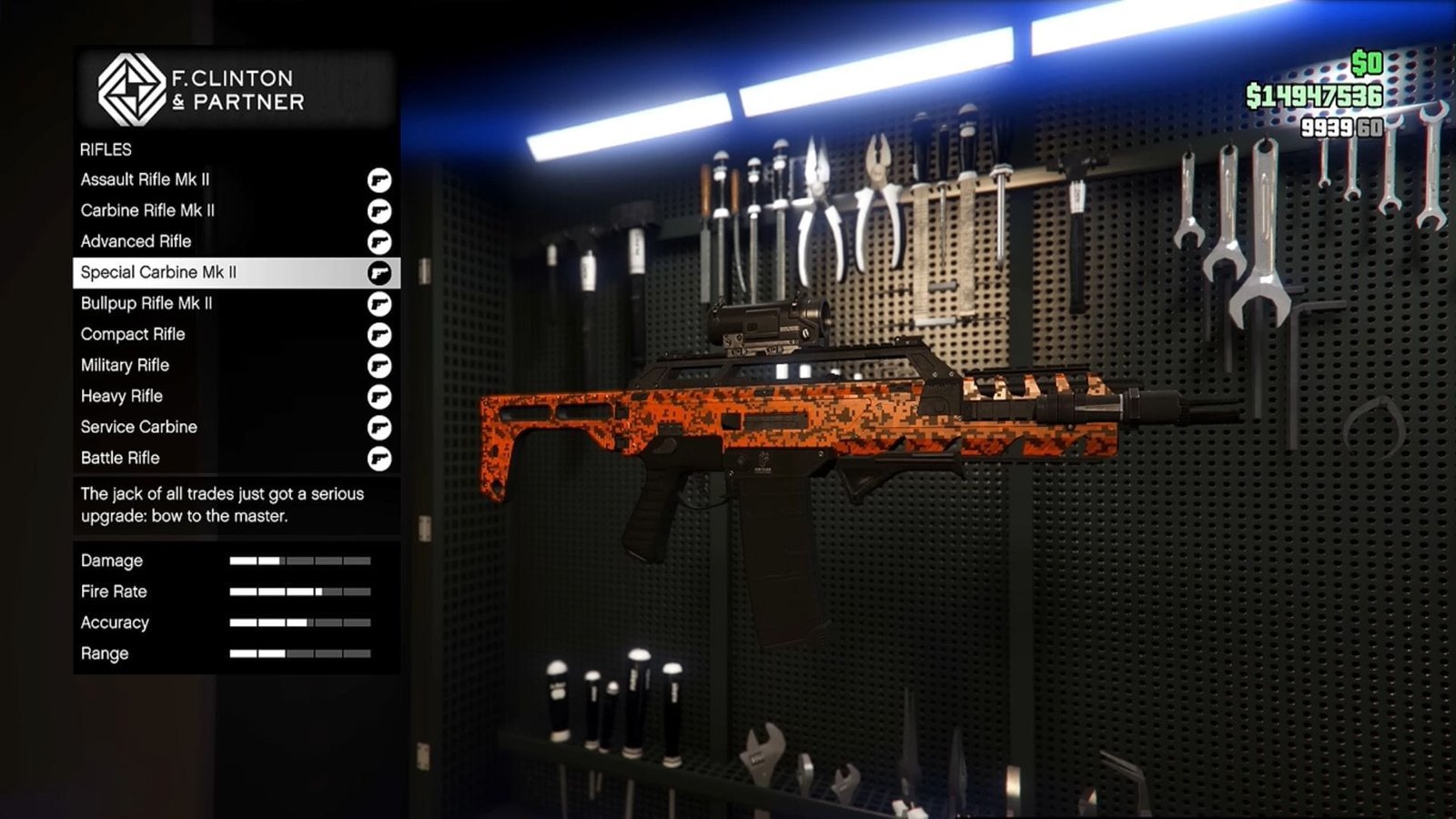The height and width of the screenshot is (819, 1456).
Task: Click the F. Clinton & Partner diamond logo
Action: 130,88
